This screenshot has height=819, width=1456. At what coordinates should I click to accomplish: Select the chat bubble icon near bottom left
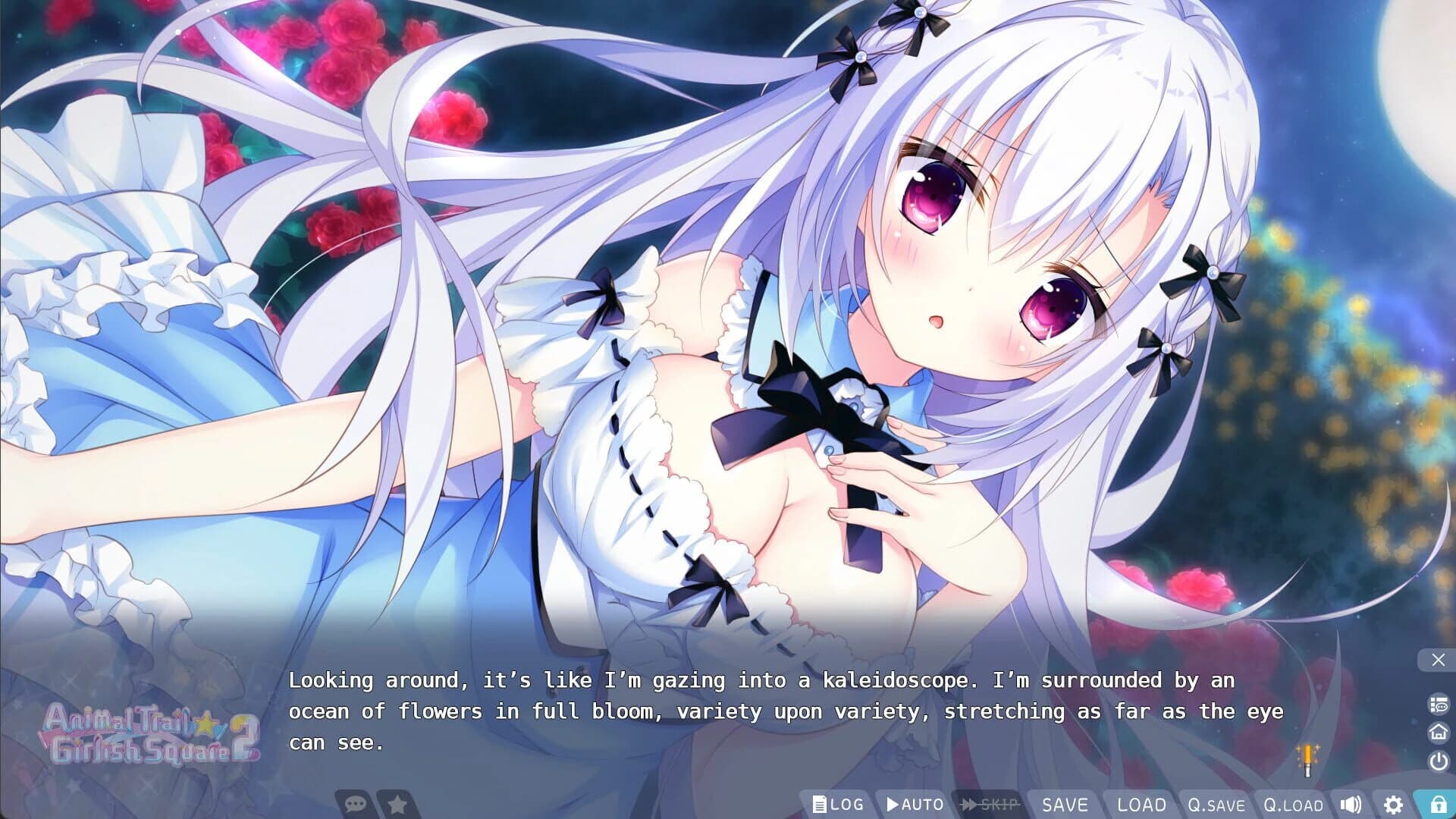(354, 805)
